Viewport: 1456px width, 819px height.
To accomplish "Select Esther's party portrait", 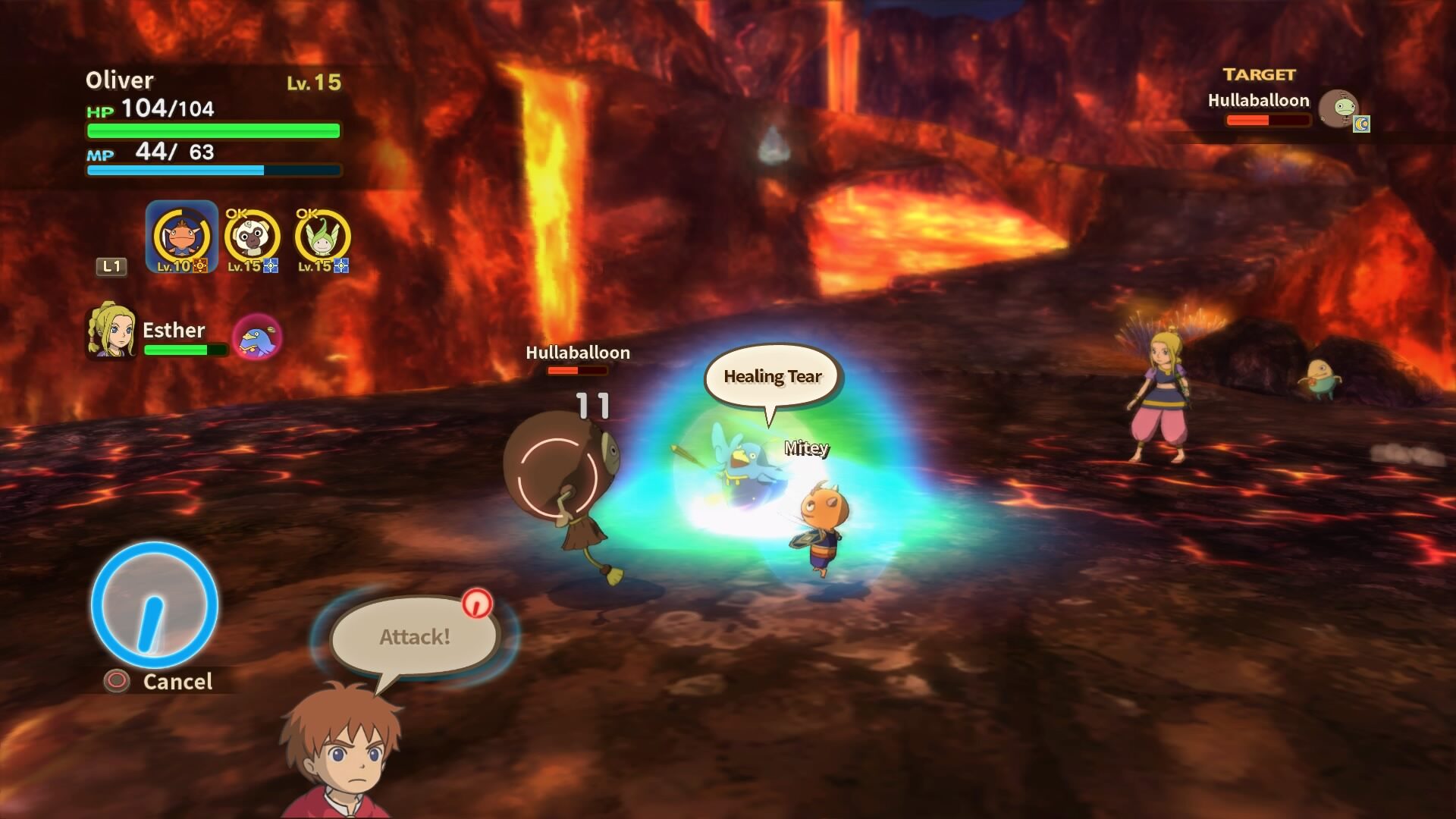I will coord(111,332).
